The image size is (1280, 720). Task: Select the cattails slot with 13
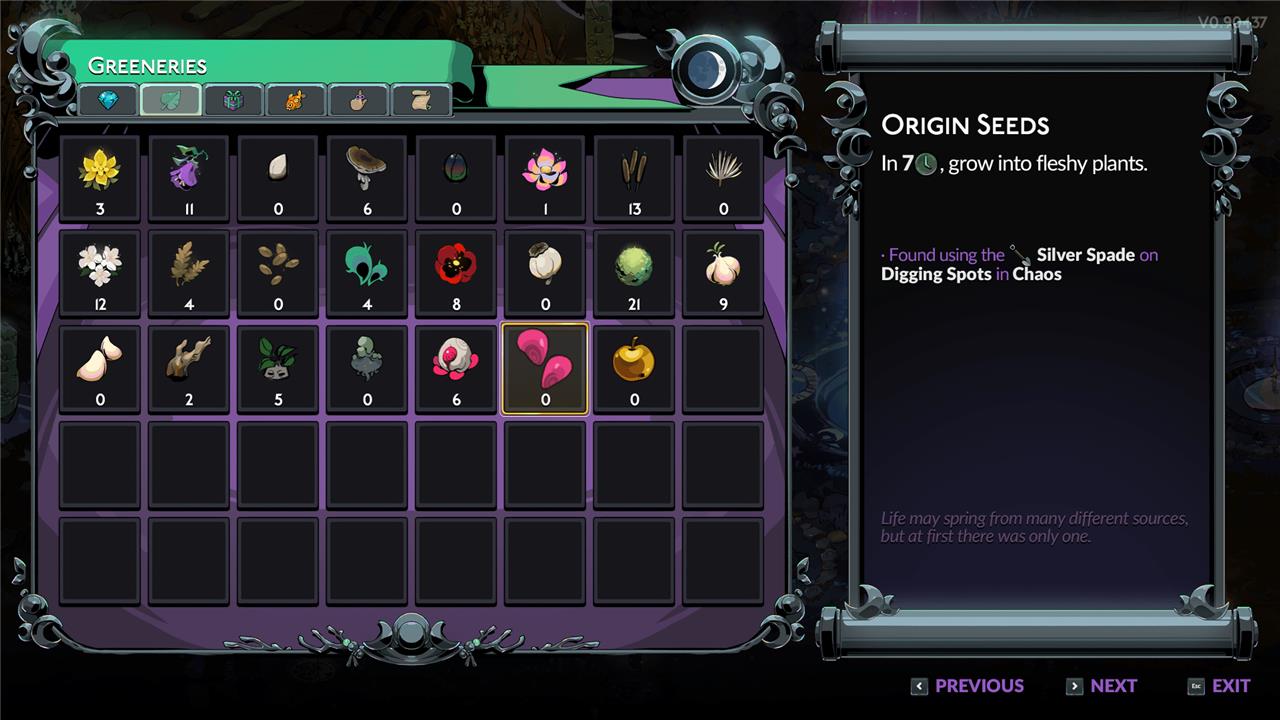(634, 177)
